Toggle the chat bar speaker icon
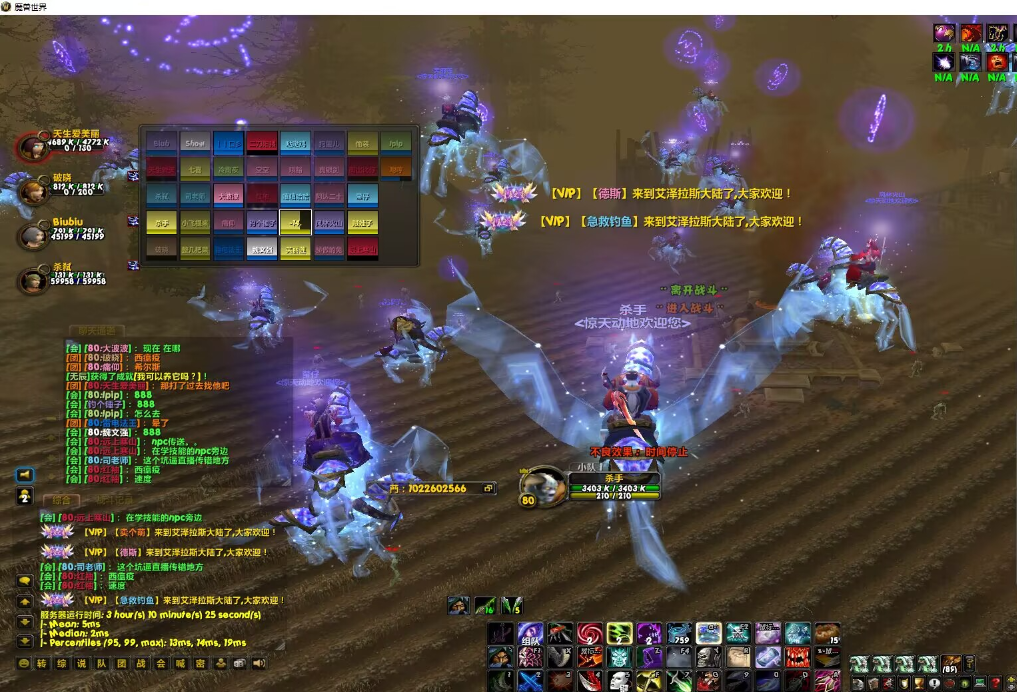Screen dimensions: 1017x692 (259, 663)
